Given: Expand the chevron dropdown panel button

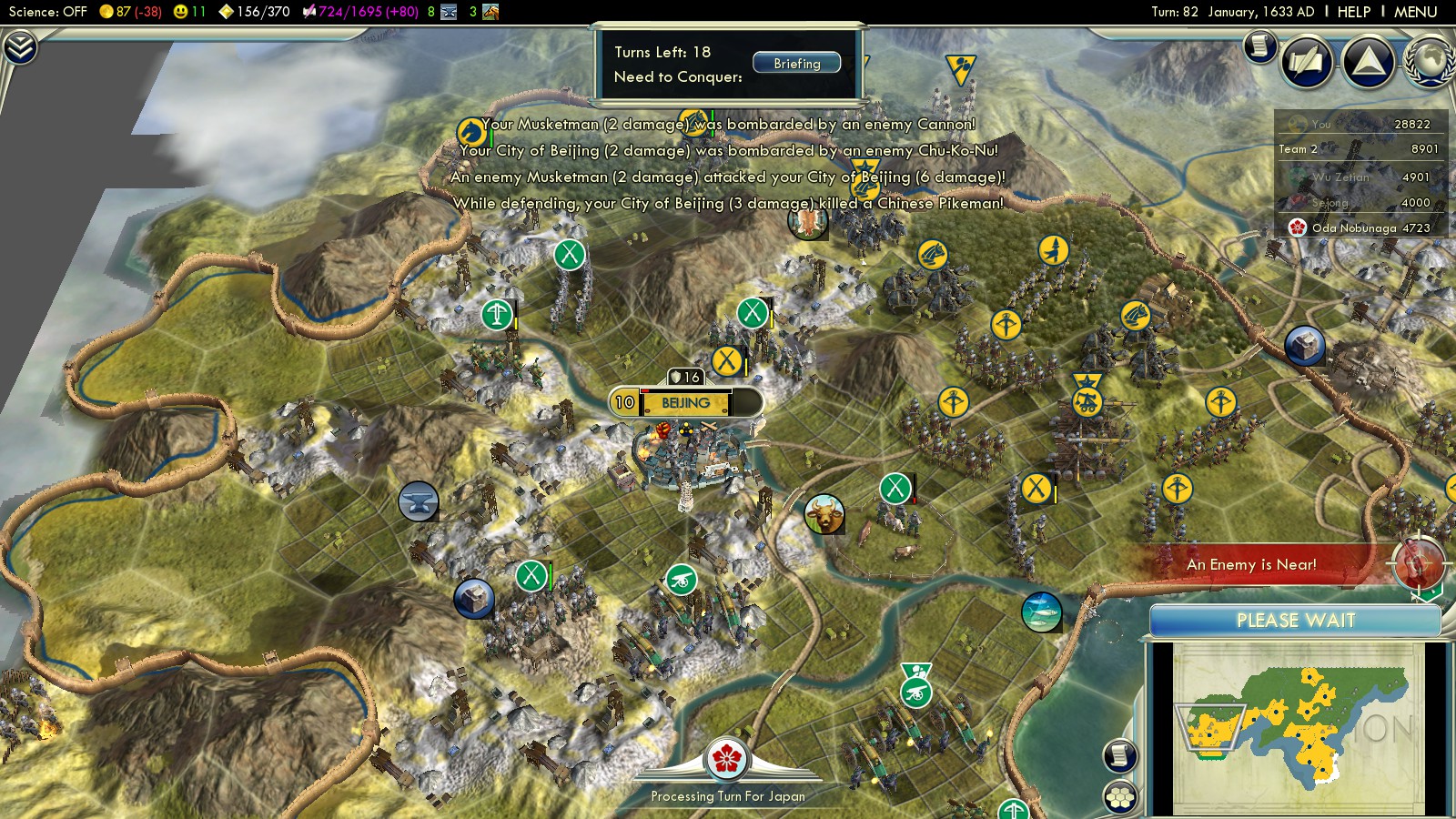Looking at the screenshot, I should (x=19, y=47).
